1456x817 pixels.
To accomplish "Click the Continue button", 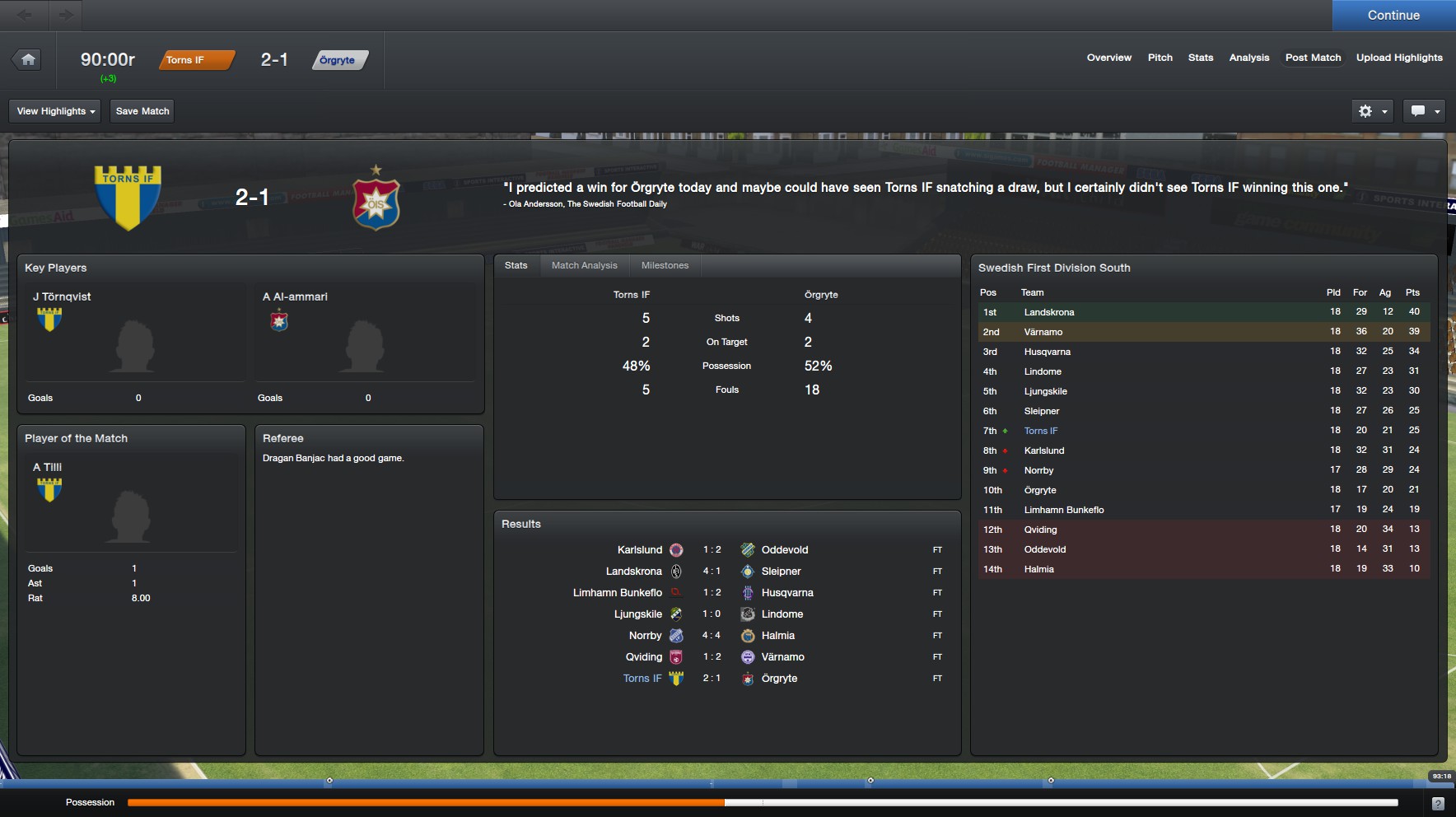I will click(x=1393, y=16).
